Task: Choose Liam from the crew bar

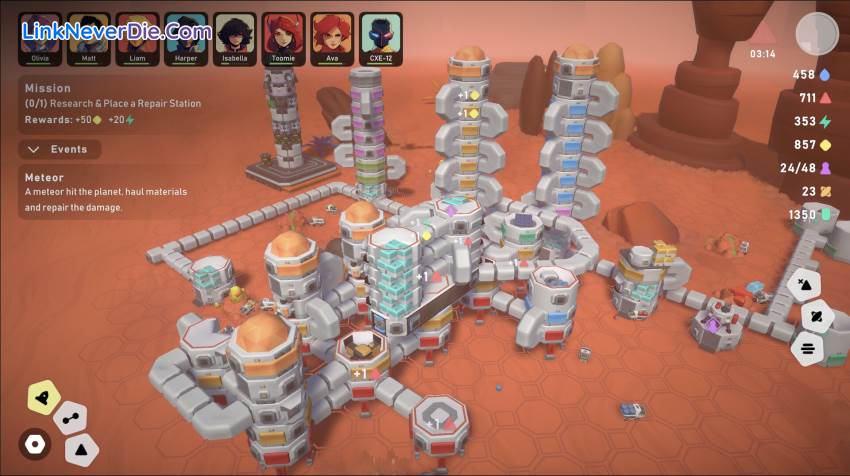Action: [x=137, y=34]
